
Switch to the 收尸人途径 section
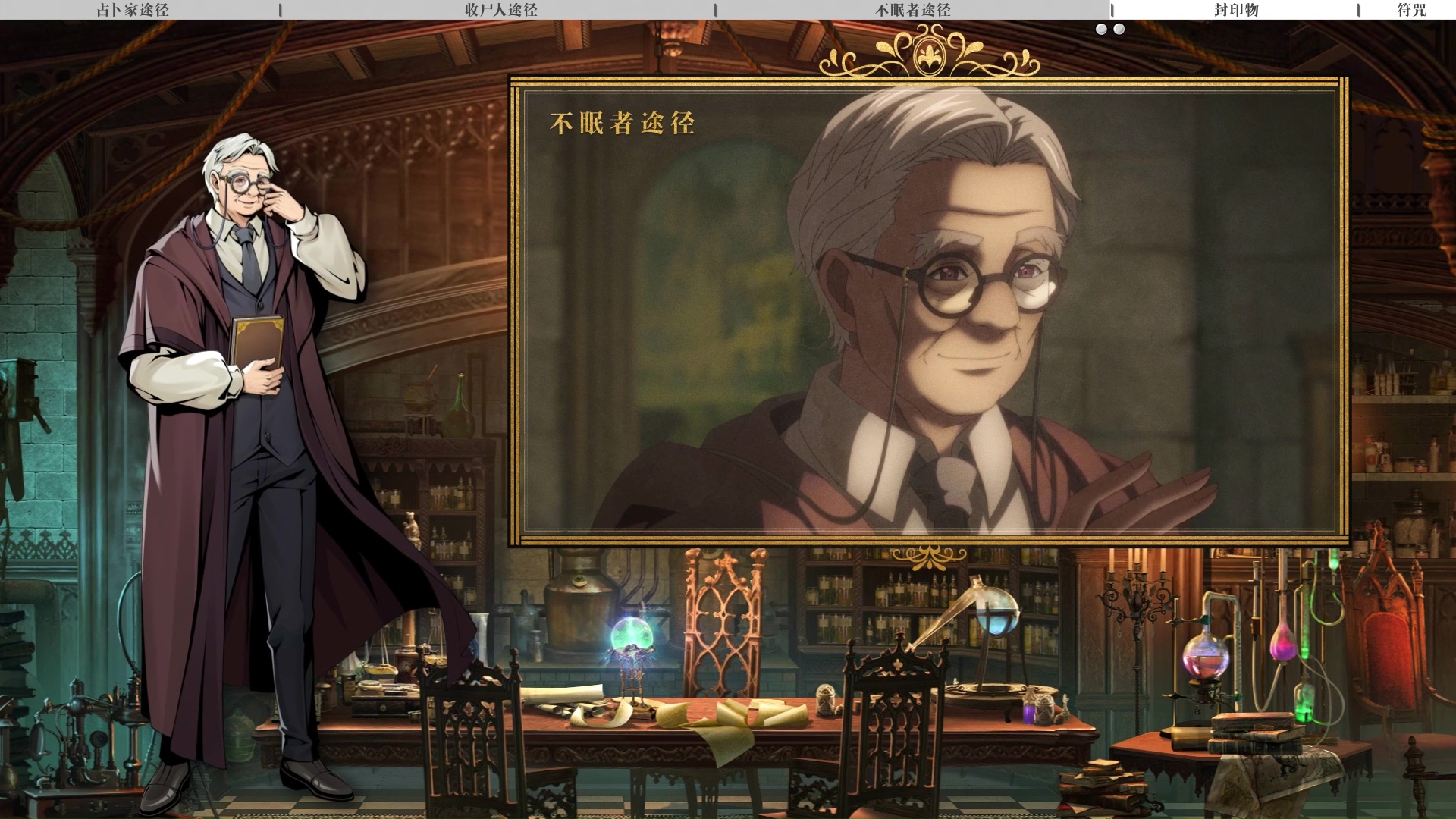click(500, 10)
